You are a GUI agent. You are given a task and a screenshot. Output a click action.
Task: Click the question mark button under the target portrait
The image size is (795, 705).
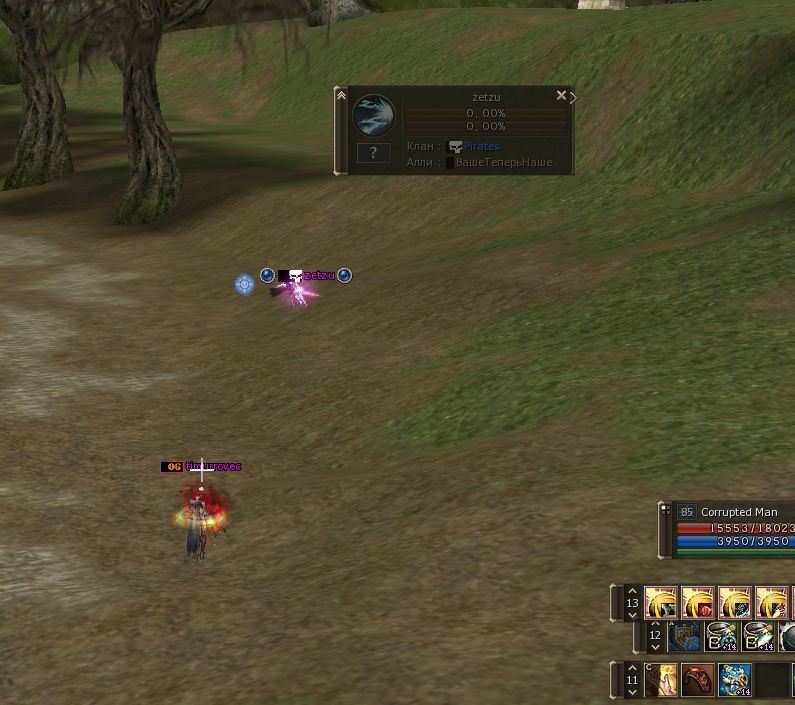click(373, 153)
